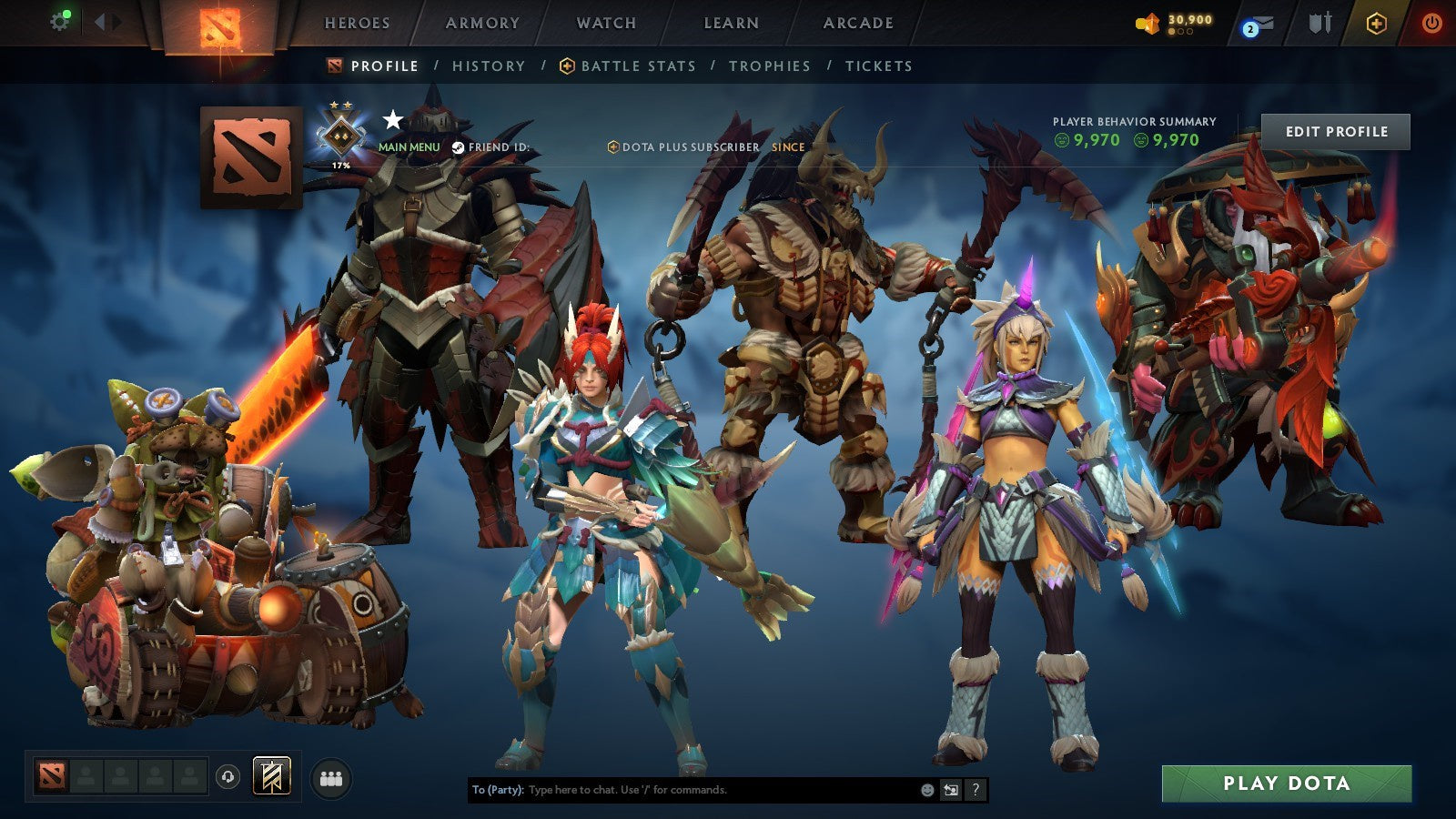Open Dota Plus via the hexagon plus icon
The height and width of the screenshot is (819, 1456).
(1376, 23)
